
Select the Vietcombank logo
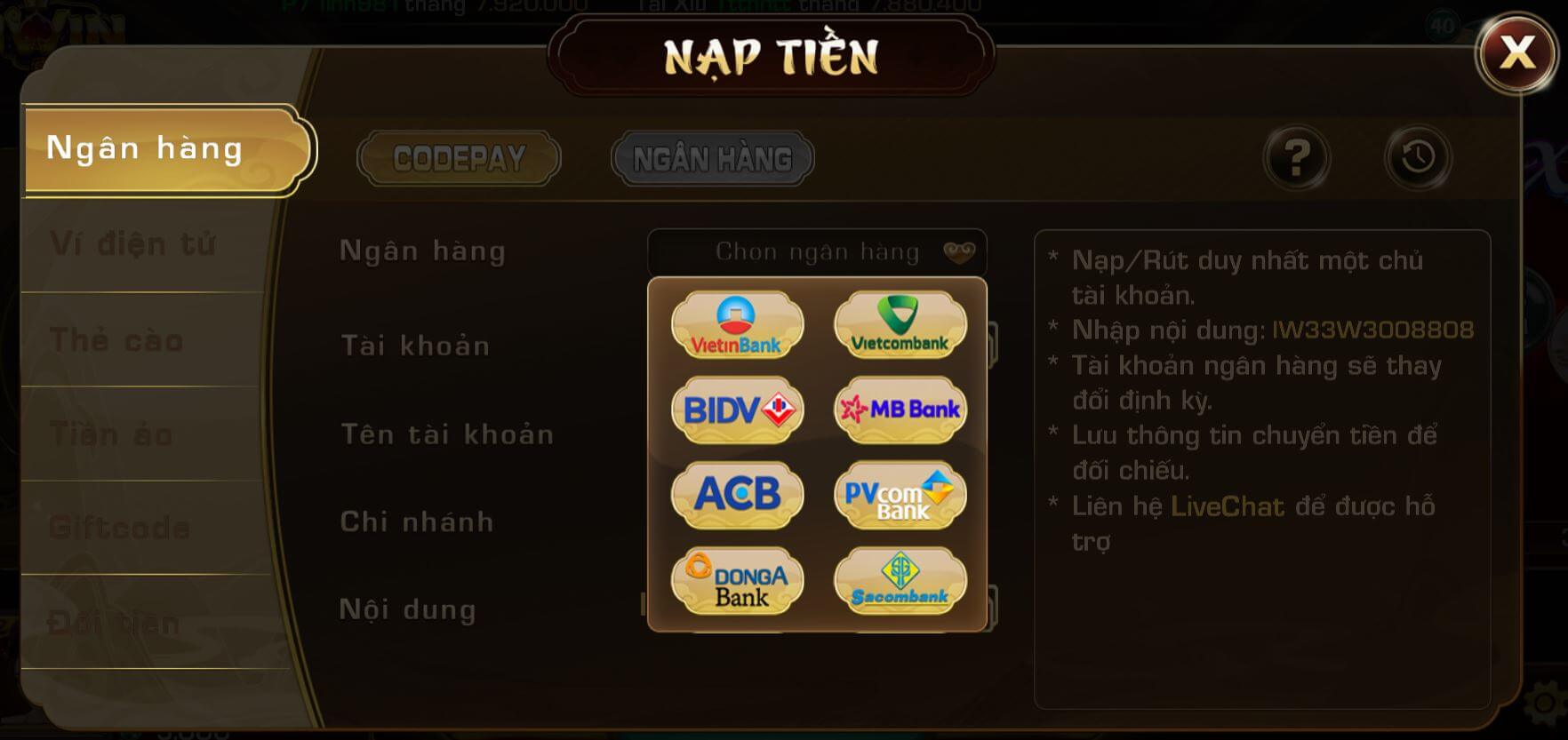coord(900,325)
